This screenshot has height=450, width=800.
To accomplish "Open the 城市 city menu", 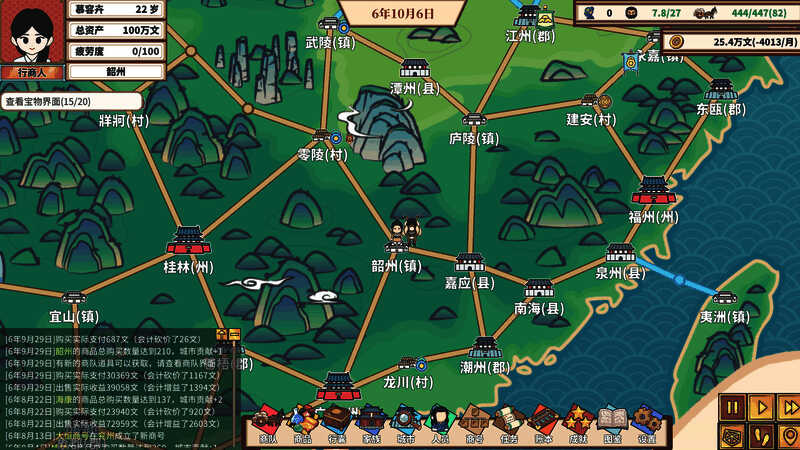I will (x=405, y=423).
